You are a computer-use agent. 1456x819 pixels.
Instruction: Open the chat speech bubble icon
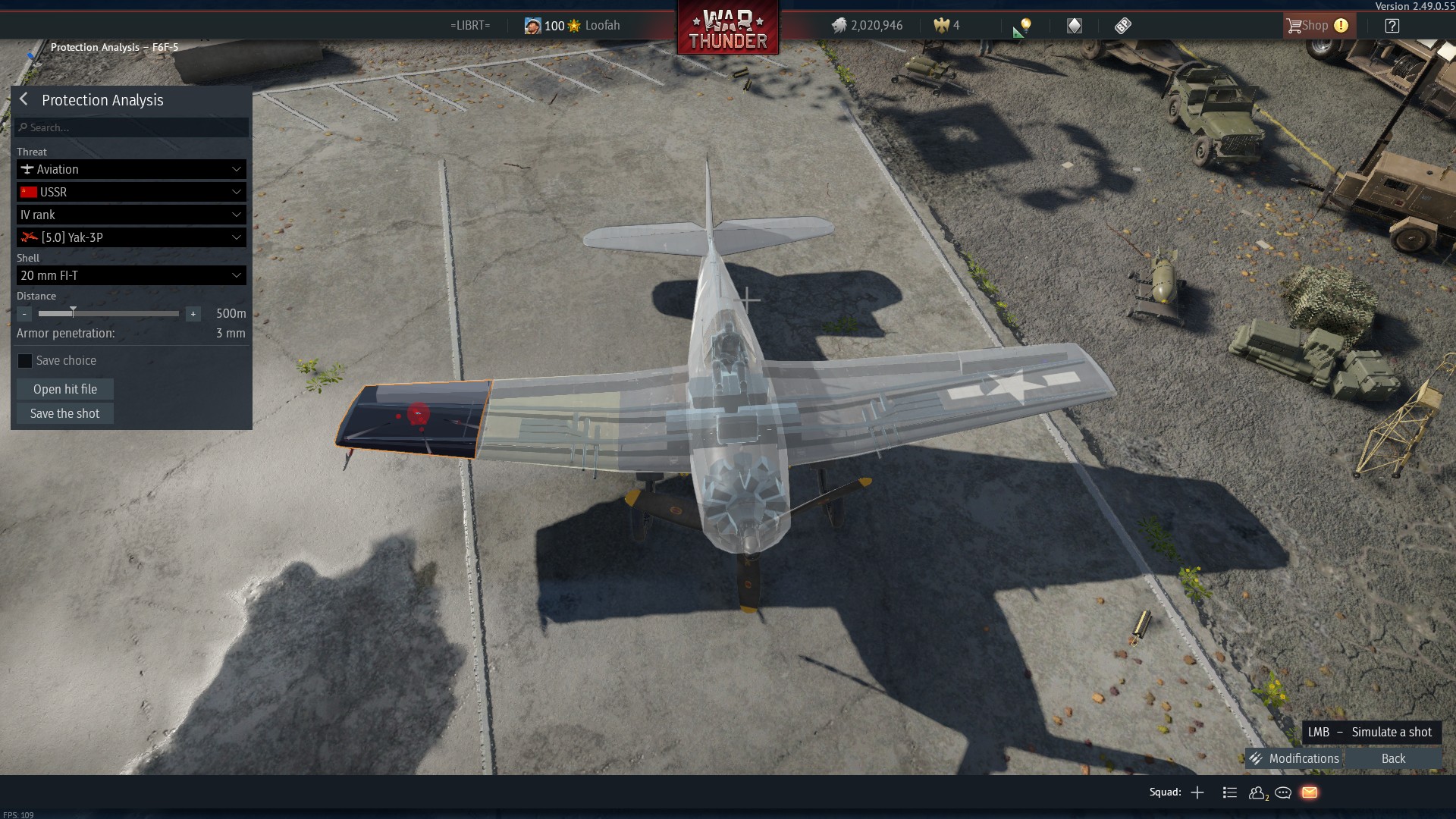1283,792
